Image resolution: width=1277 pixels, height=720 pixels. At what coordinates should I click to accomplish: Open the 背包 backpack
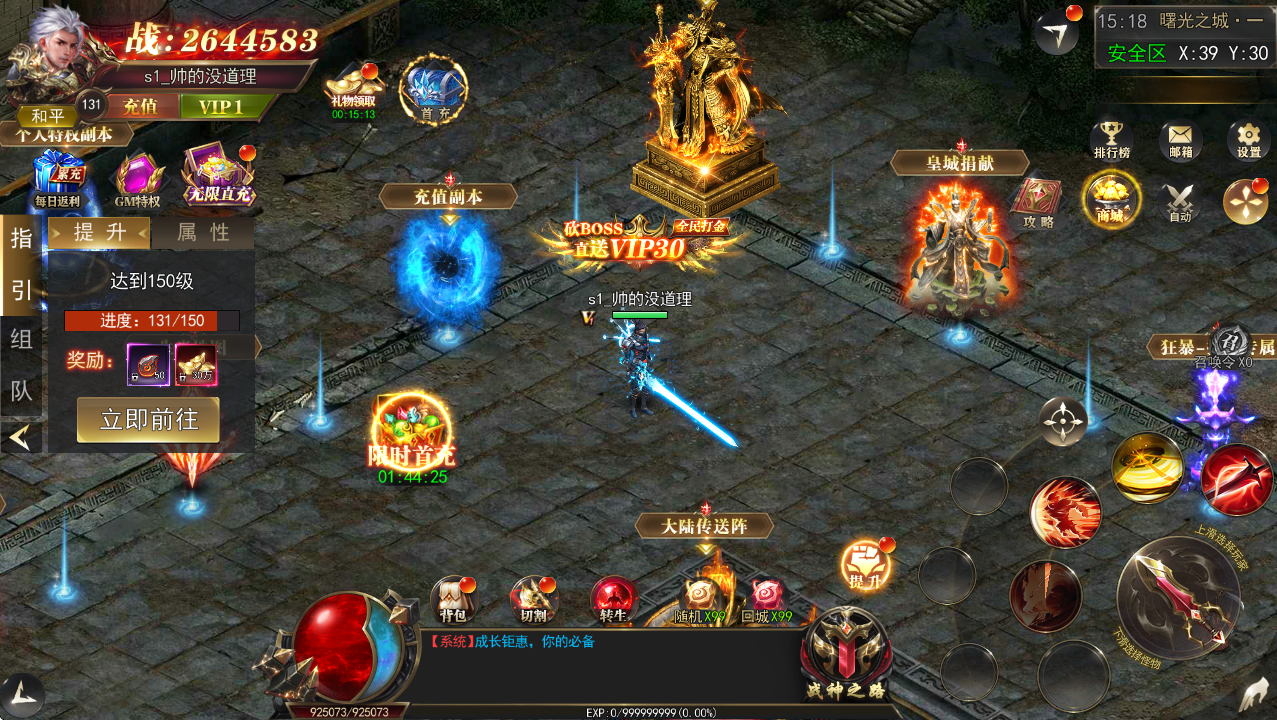tap(452, 598)
